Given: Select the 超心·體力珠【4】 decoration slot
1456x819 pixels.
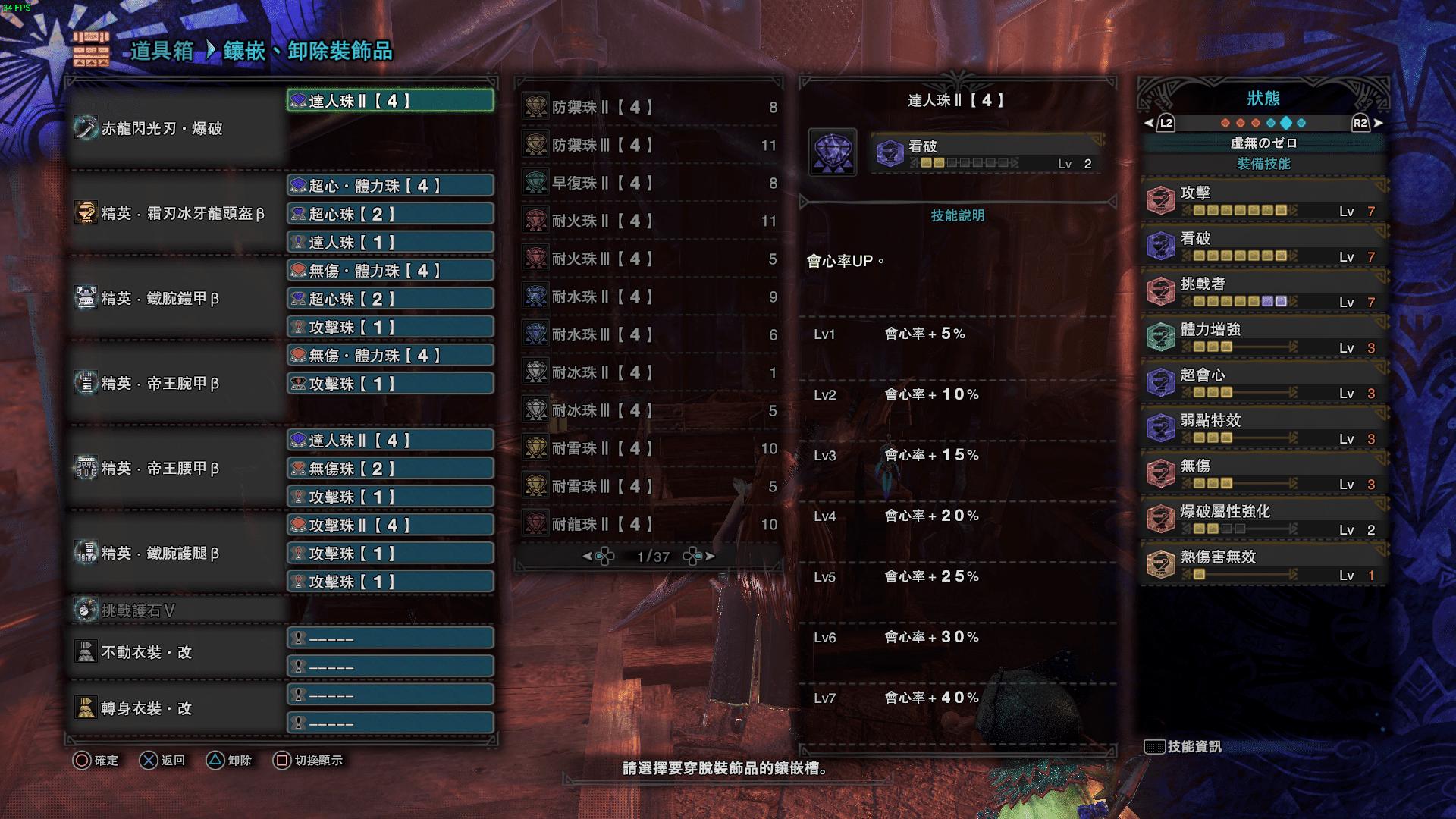Looking at the screenshot, I should pos(391,186).
